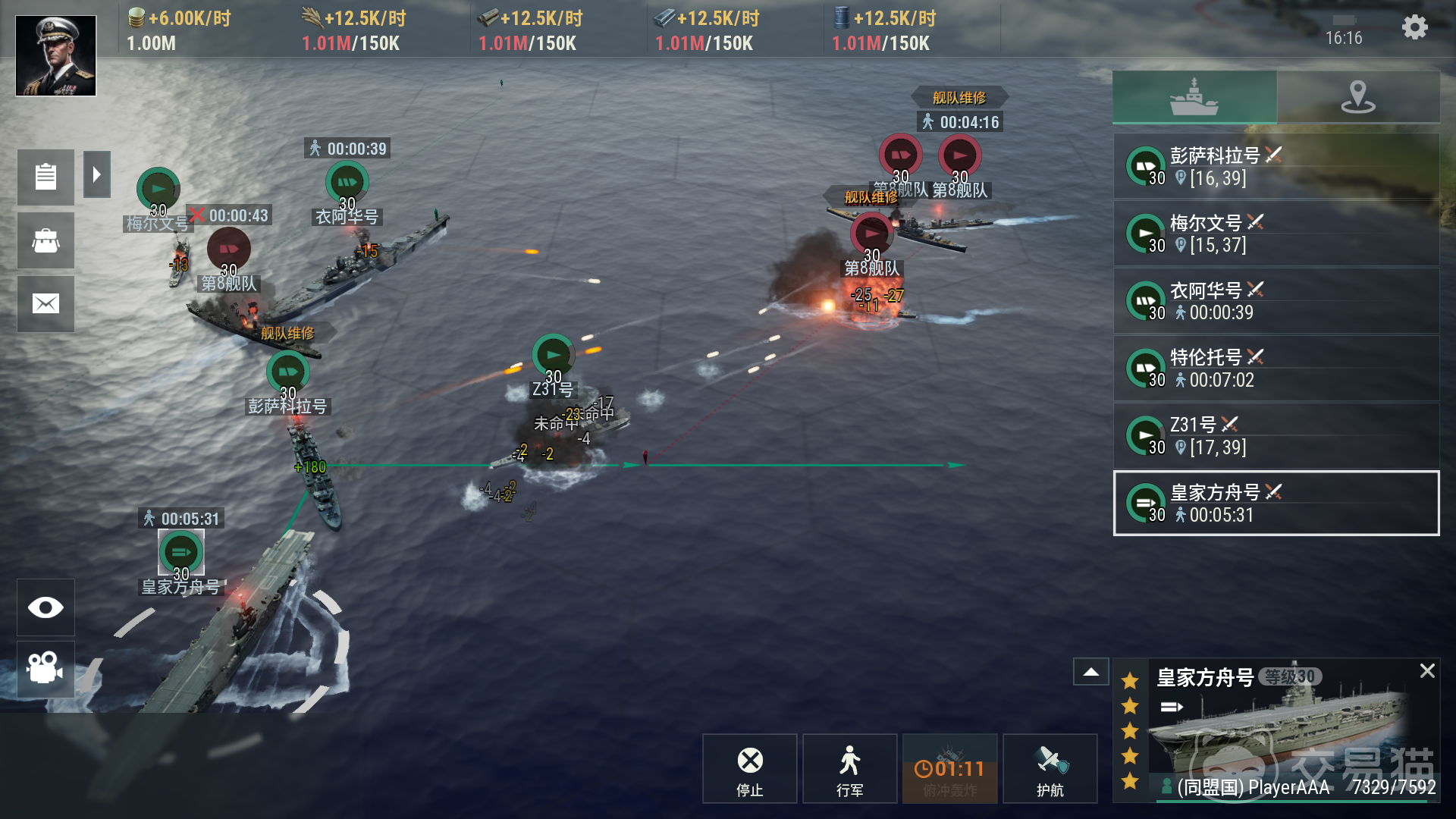Image resolution: width=1456 pixels, height=819 pixels.
Task: Click the commander portrait avatar
Action: coord(56,56)
